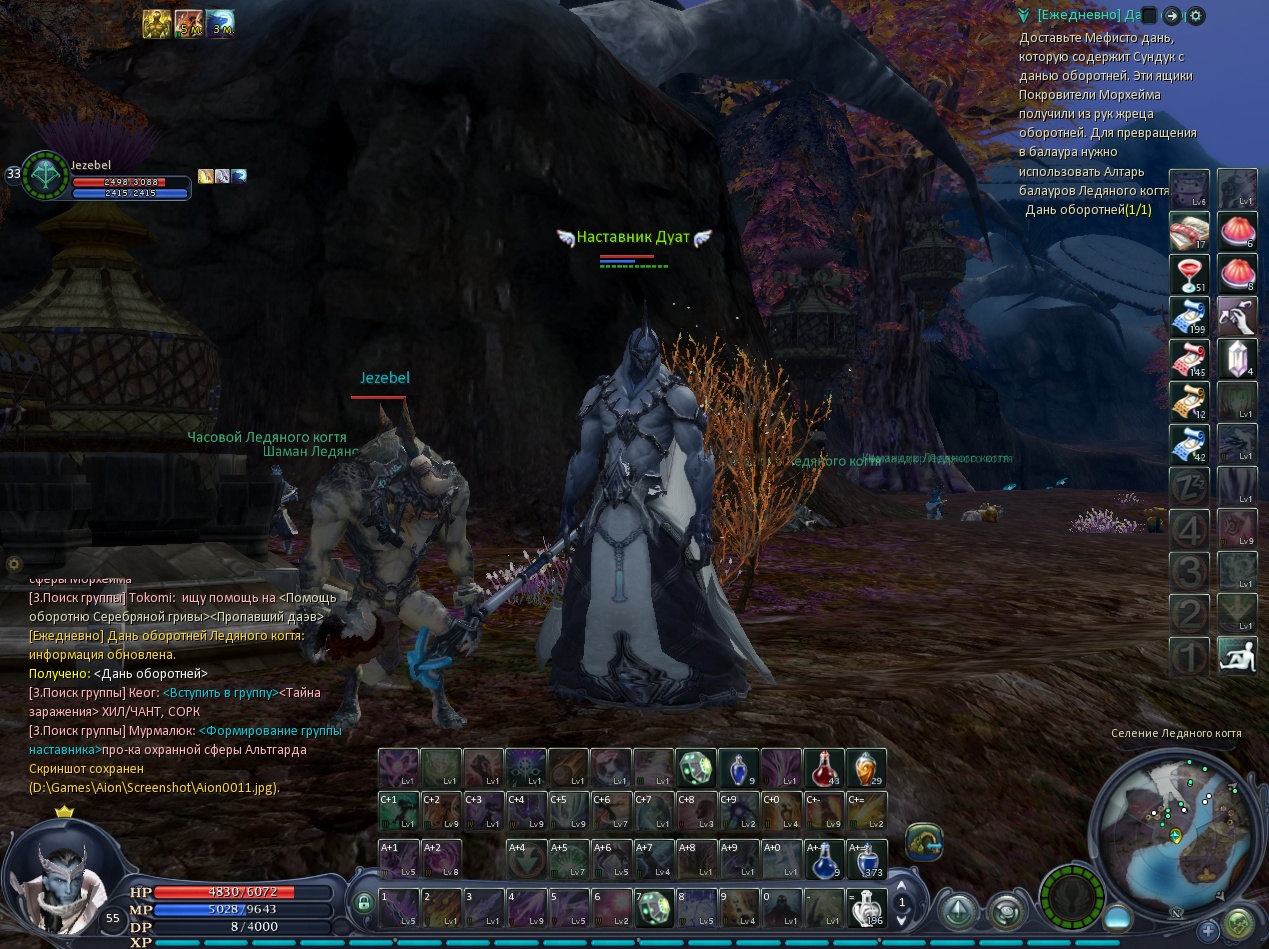Click the round plus button below the minimap

[x=1210, y=931]
